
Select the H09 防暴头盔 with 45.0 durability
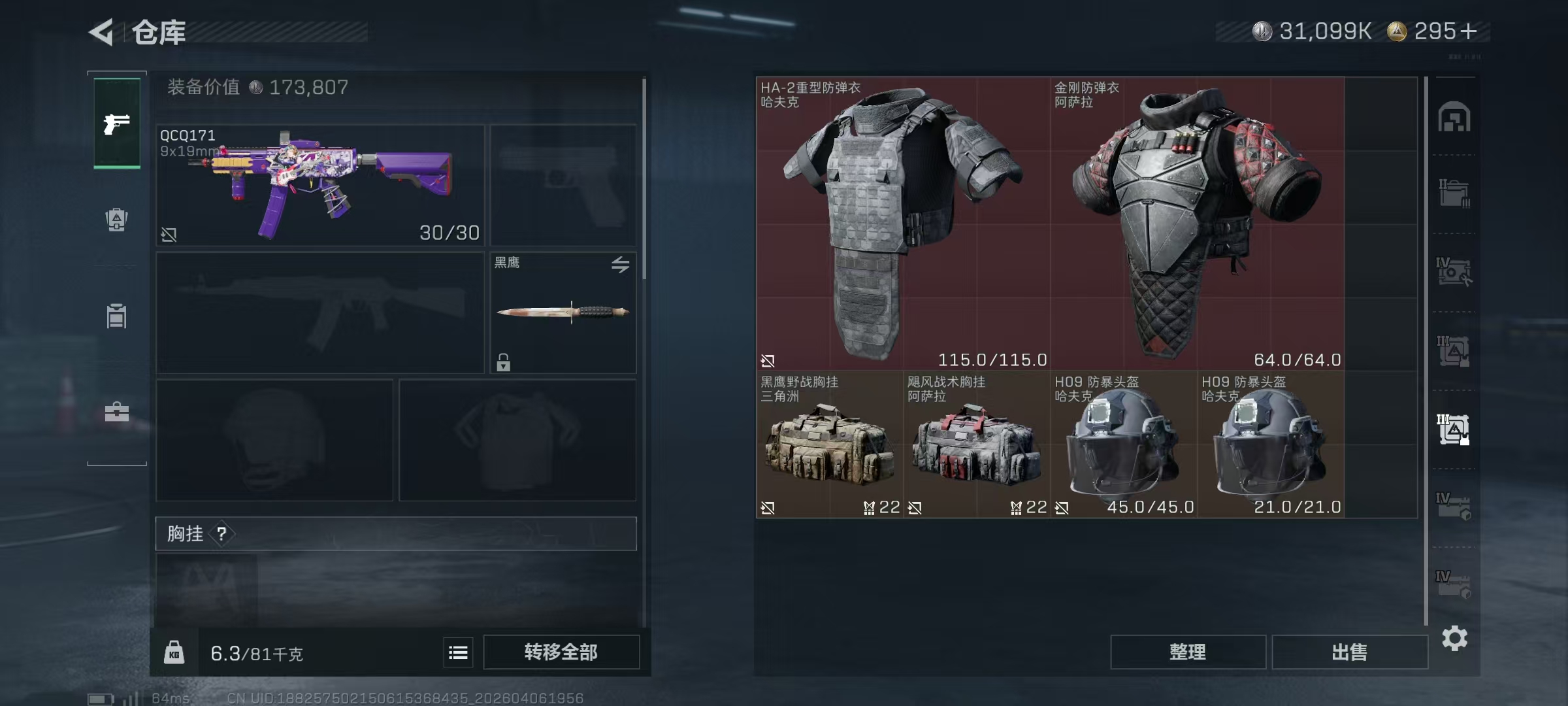click(x=1124, y=445)
